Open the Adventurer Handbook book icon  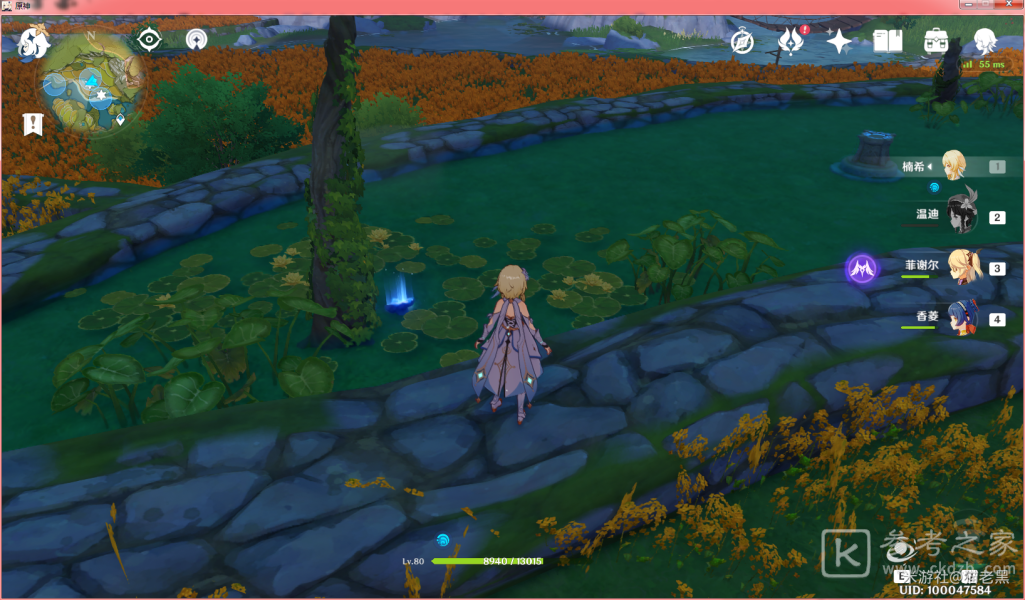tap(888, 41)
